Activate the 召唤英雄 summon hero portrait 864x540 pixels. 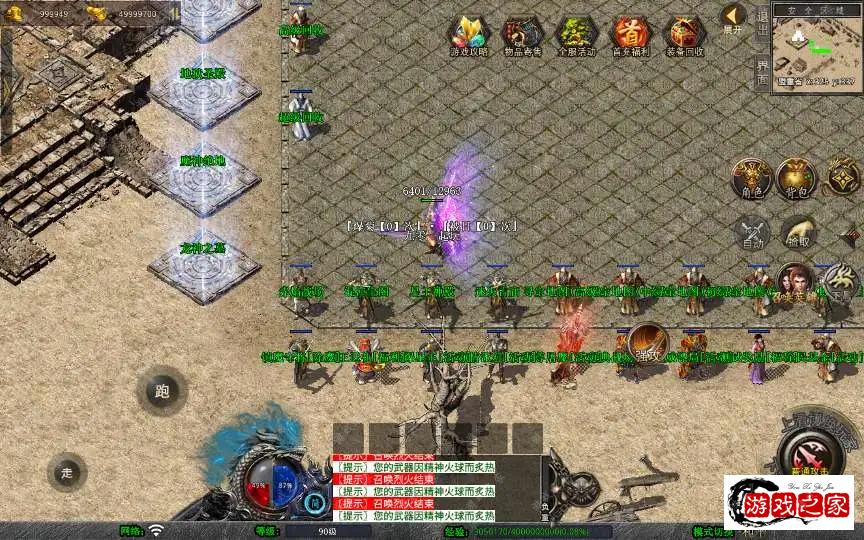[x=796, y=284]
